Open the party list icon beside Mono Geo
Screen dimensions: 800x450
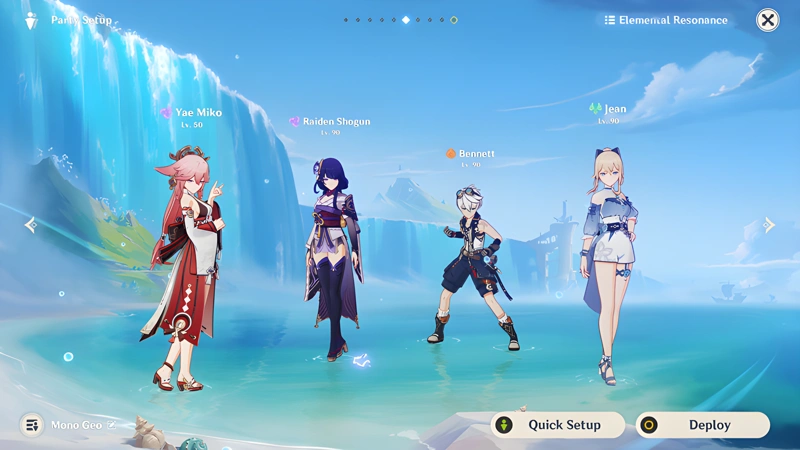pos(32,425)
